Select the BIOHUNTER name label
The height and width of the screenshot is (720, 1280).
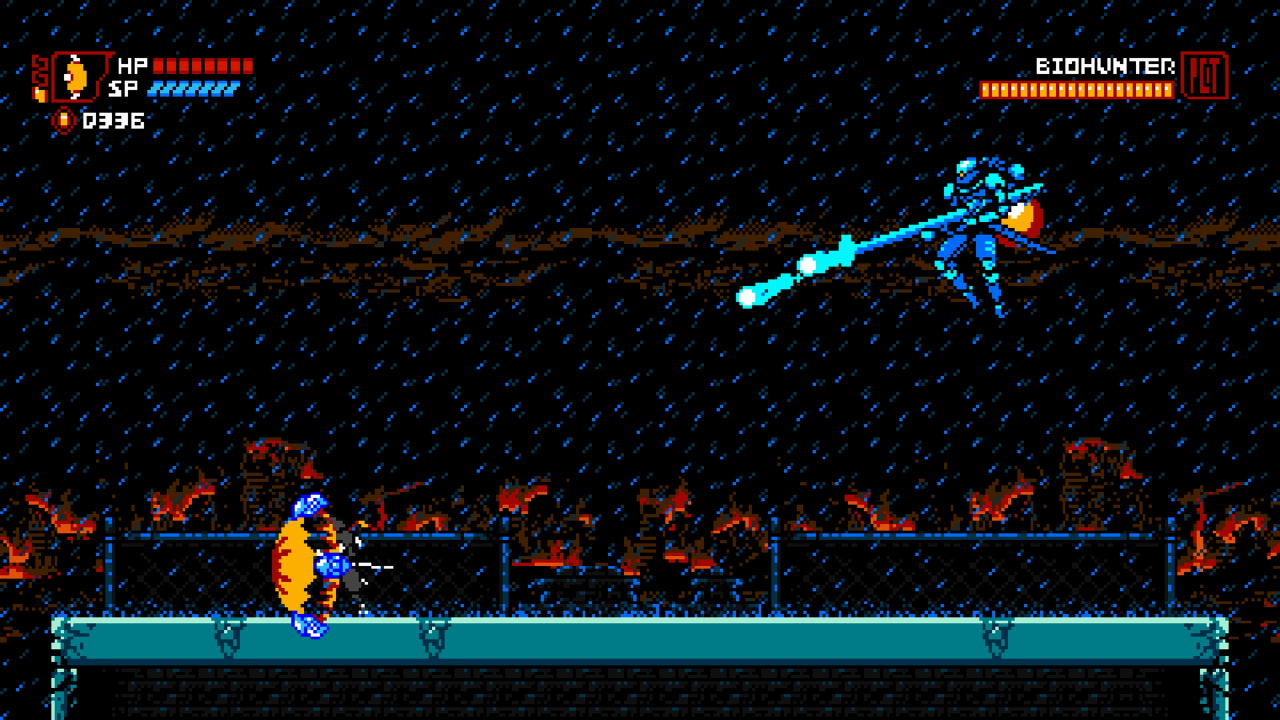click(1104, 64)
